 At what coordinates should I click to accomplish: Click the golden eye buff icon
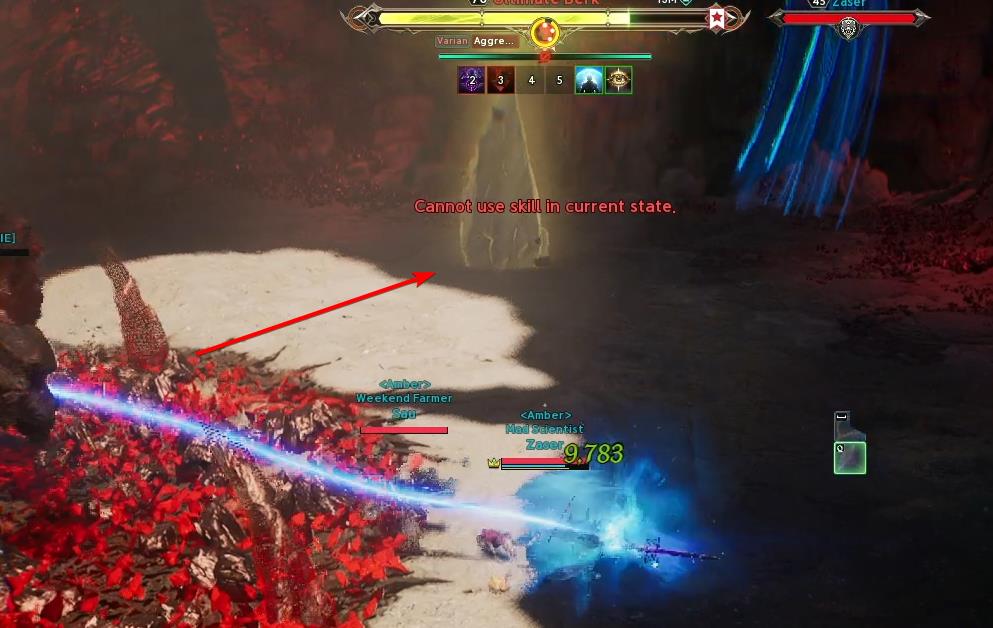(619, 81)
